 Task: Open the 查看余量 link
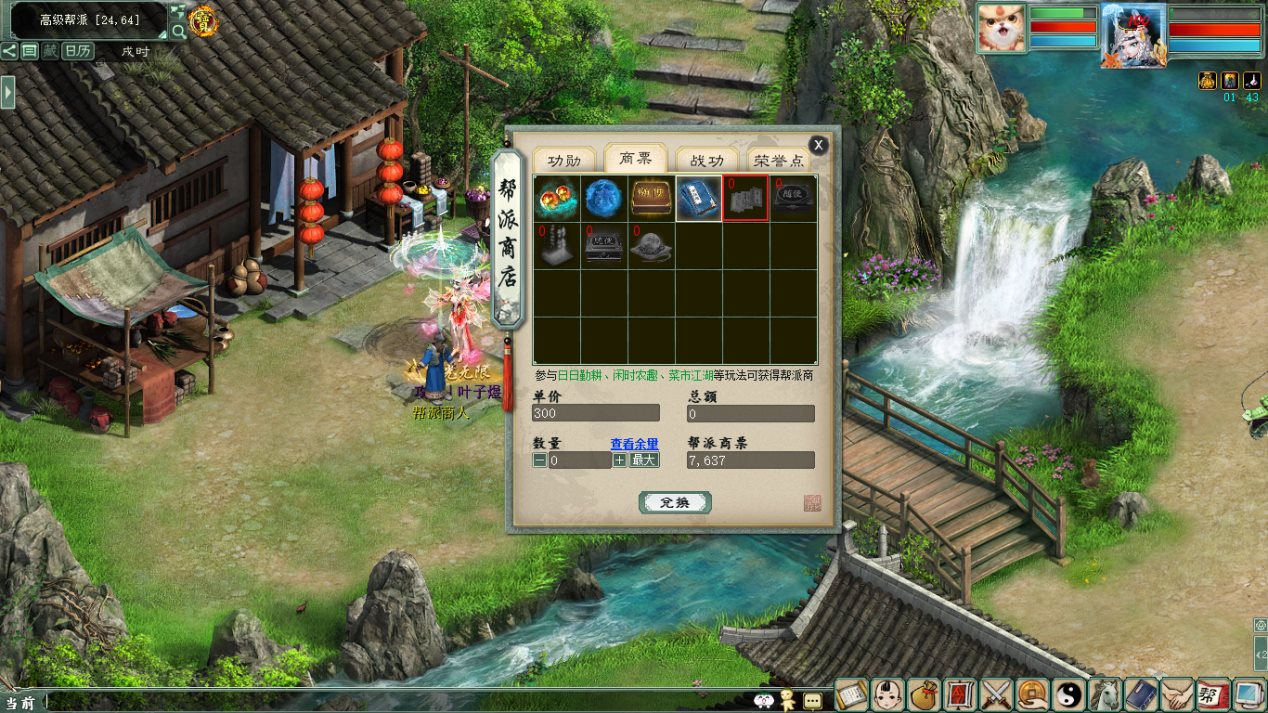(x=634, y=444)
